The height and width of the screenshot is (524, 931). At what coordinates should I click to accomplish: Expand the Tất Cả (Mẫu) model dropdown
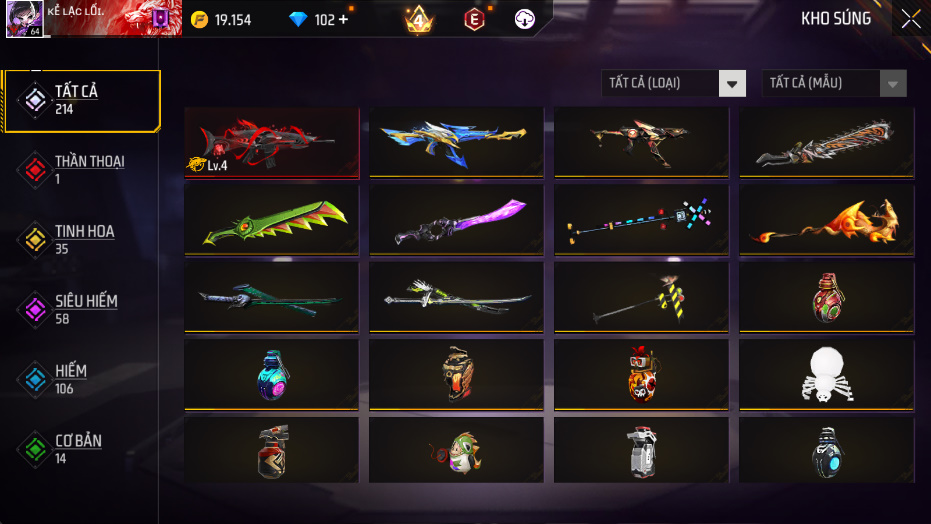[x=834, y=83]
